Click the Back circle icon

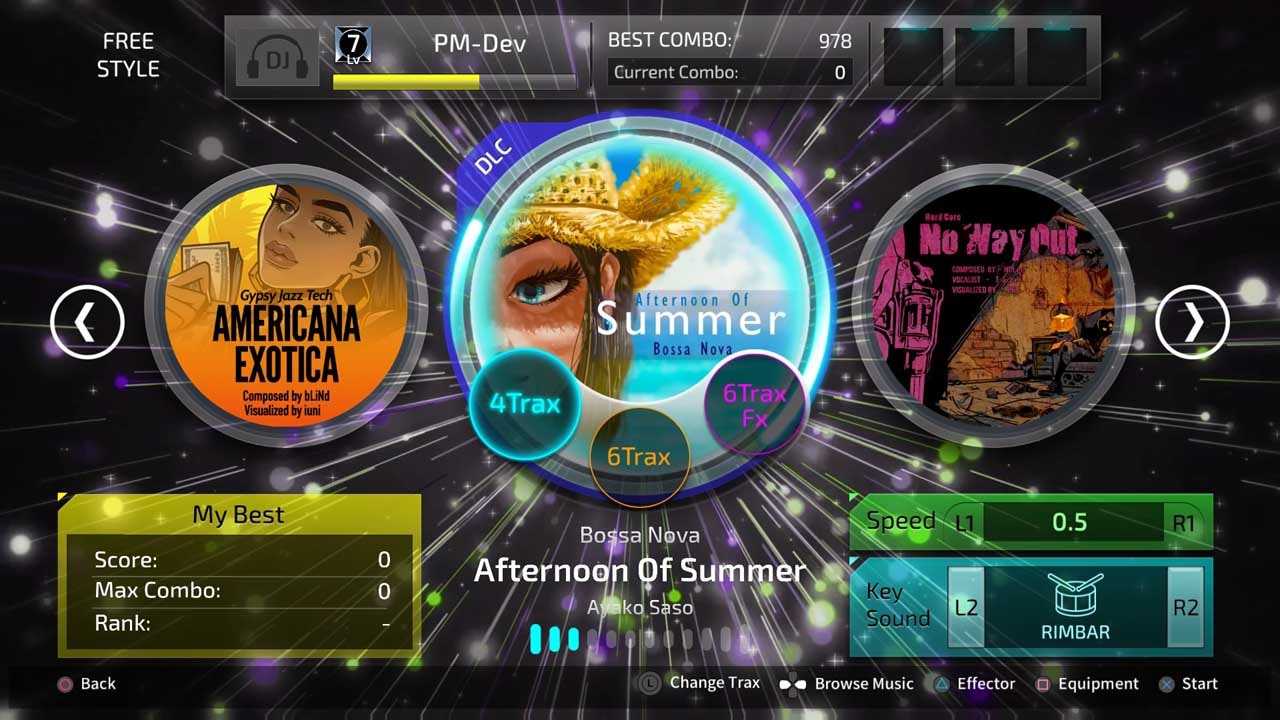point(63,684)
